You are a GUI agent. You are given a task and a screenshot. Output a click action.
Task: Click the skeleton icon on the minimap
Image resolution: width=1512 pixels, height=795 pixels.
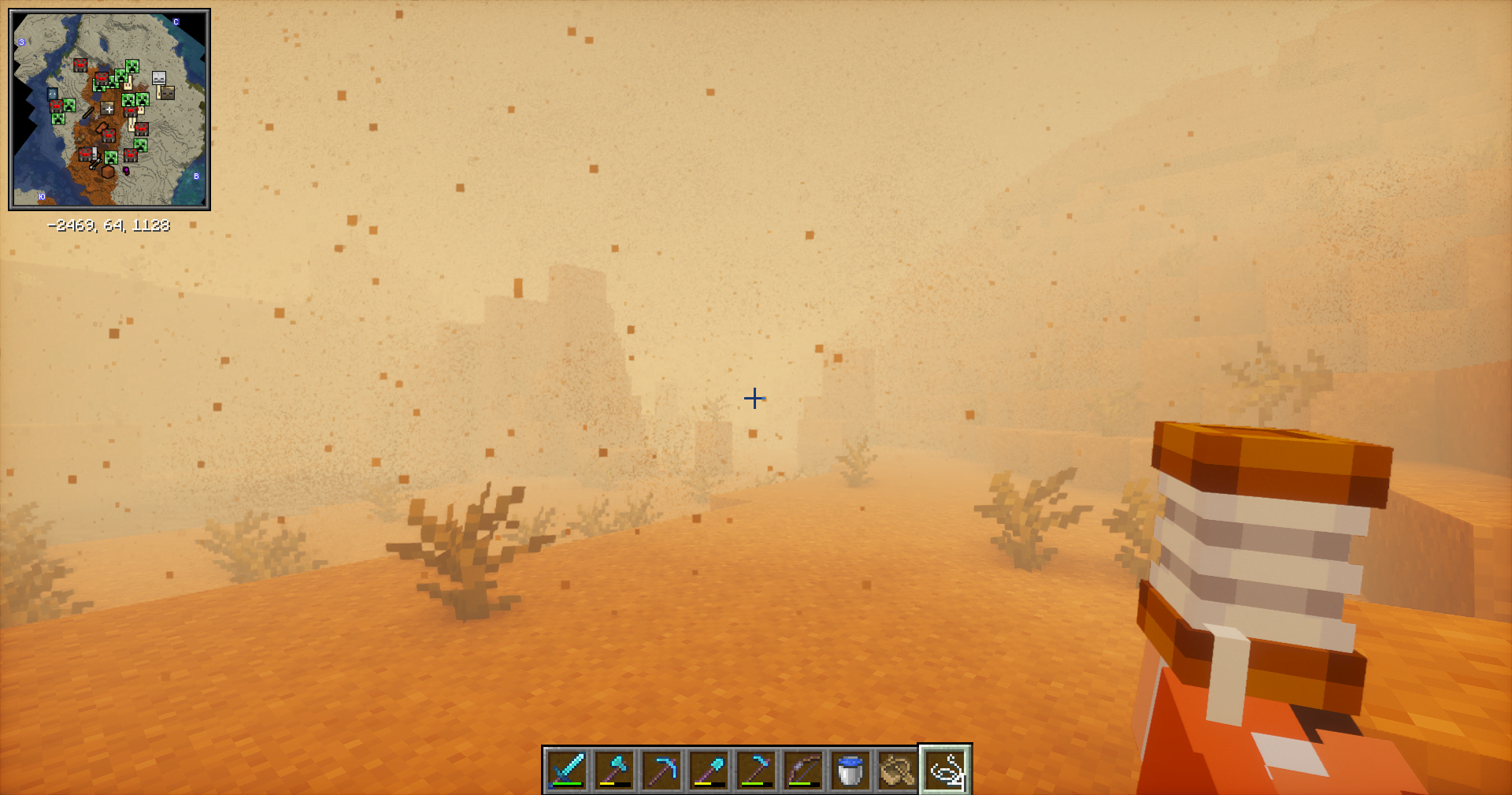159,79
